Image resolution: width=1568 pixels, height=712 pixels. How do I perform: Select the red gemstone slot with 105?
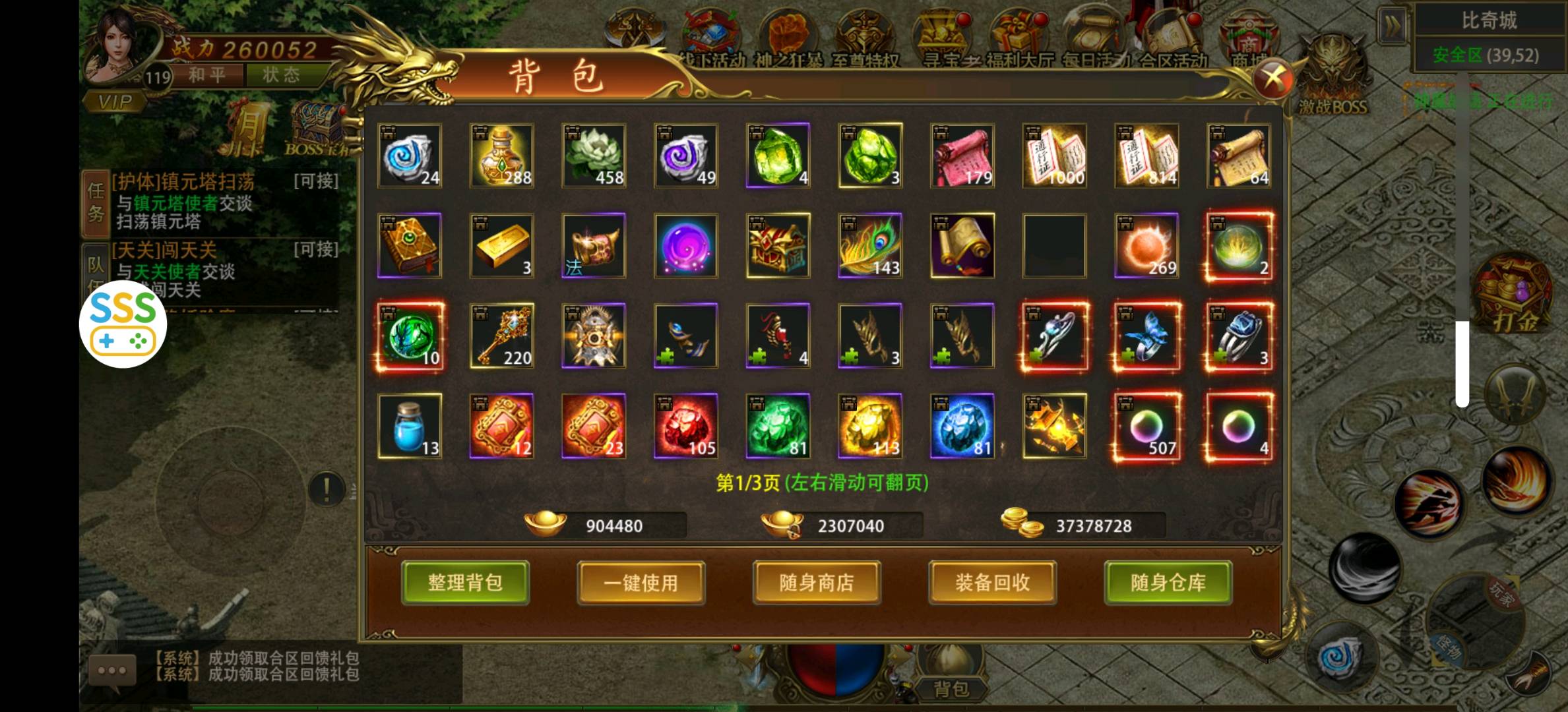[x=685, y=426]
